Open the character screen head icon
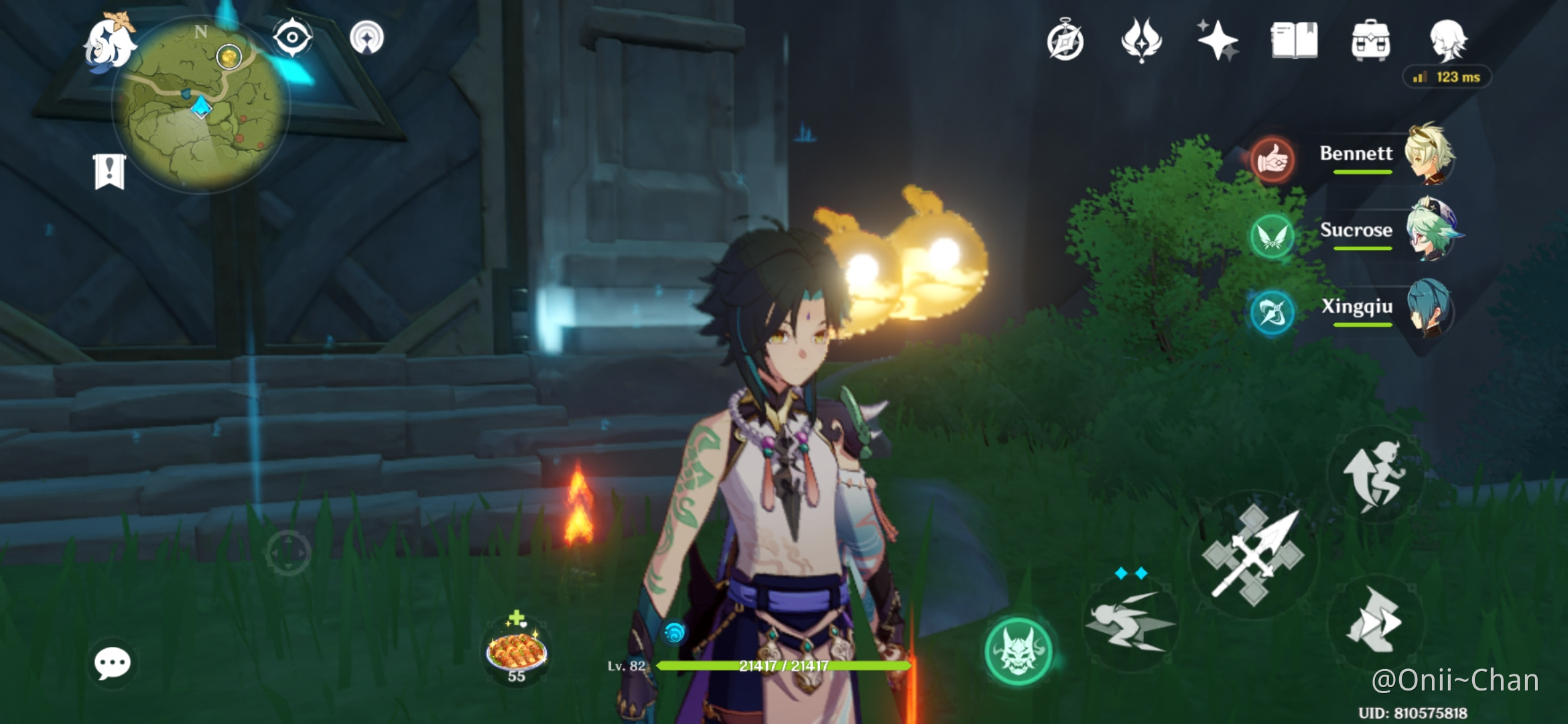1568x724 pixels. (x=1447, y=40)
